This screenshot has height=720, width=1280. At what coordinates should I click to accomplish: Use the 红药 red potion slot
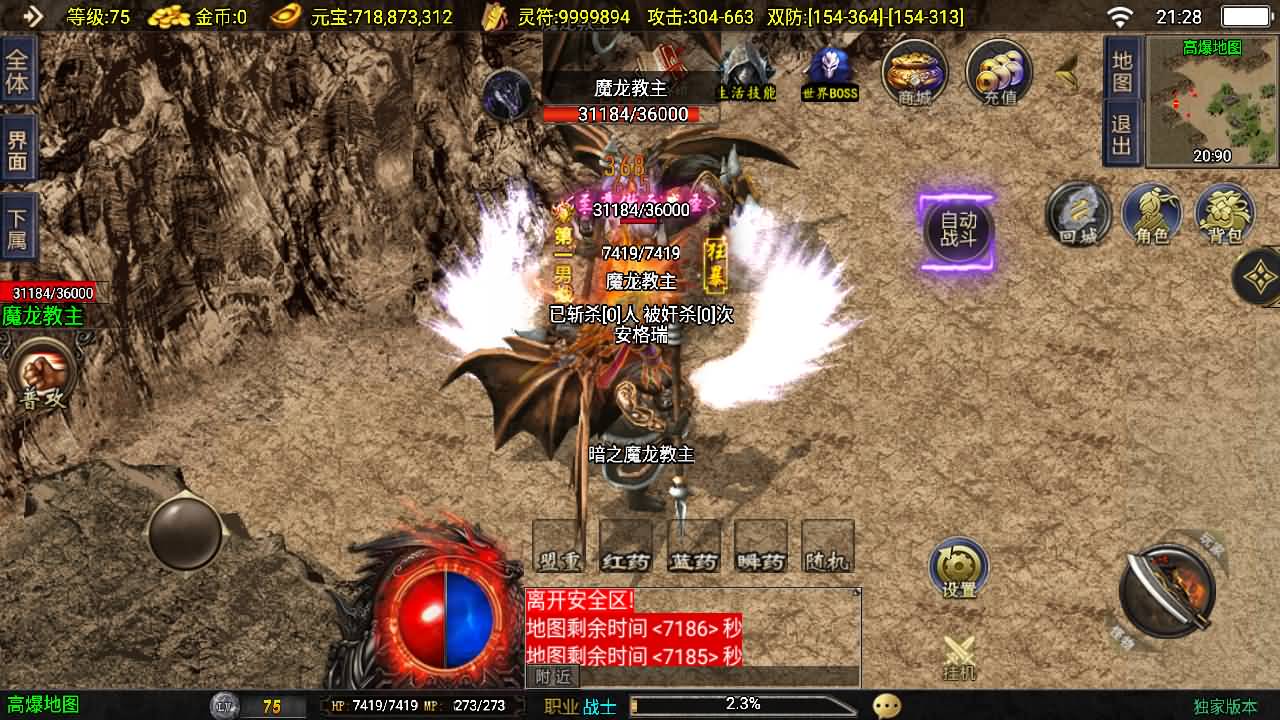(626, 547)
